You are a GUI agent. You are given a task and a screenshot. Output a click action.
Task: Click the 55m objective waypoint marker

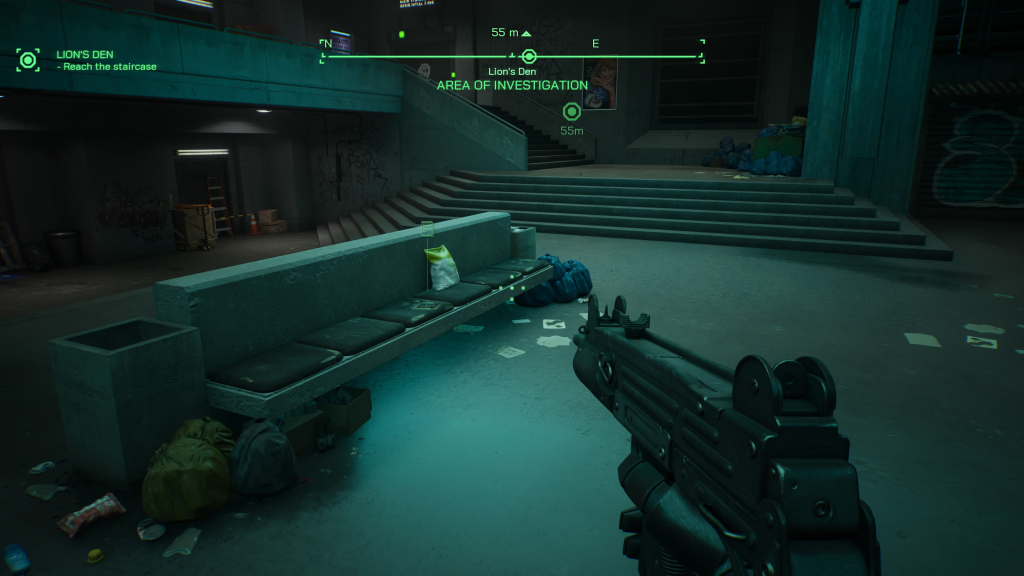(x=572, y=111)
